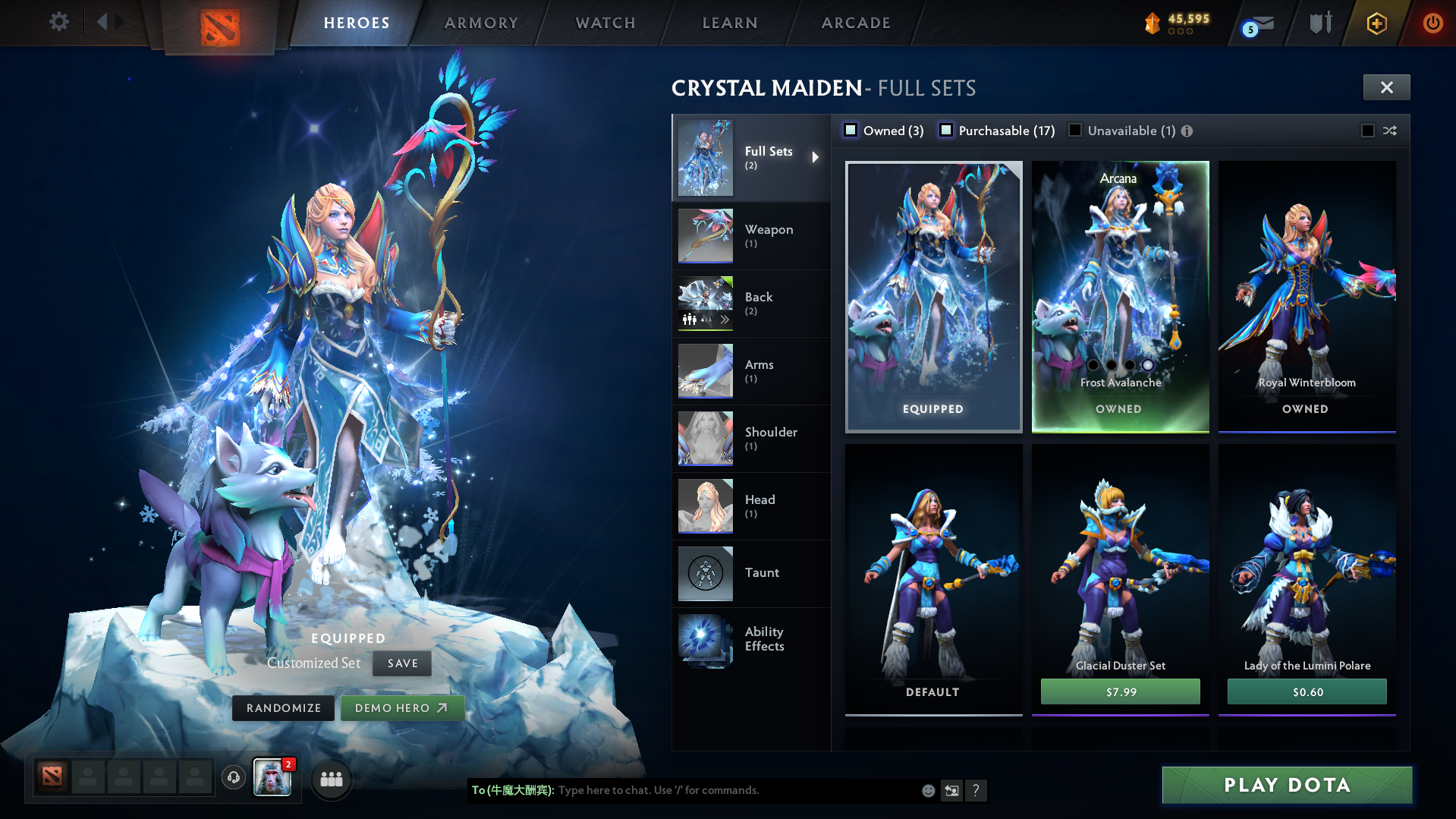Screen dimensions: 1456x819
Task: Click the PLAY DOTA button
Action: [x=1288, y=785]
